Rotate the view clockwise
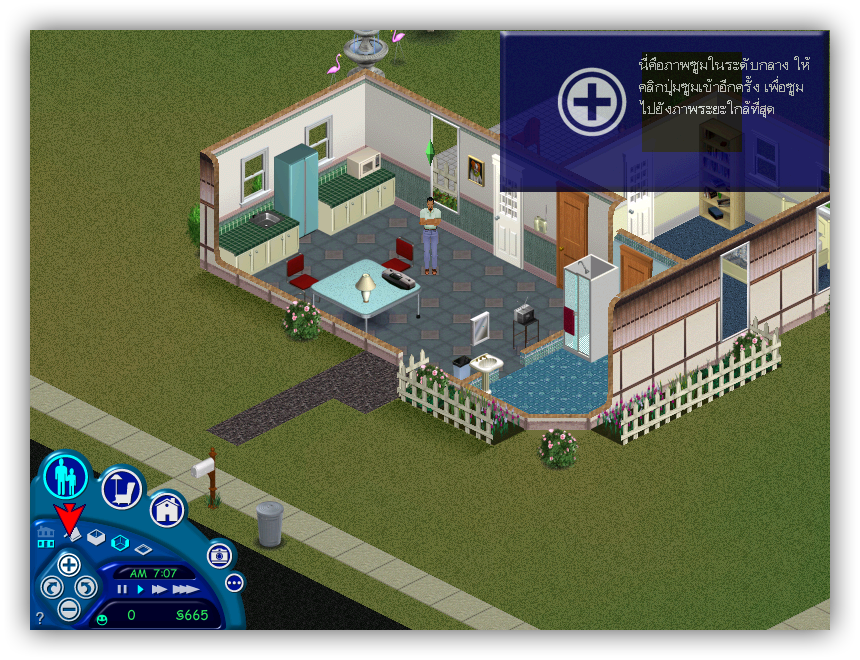 [87, 586]
